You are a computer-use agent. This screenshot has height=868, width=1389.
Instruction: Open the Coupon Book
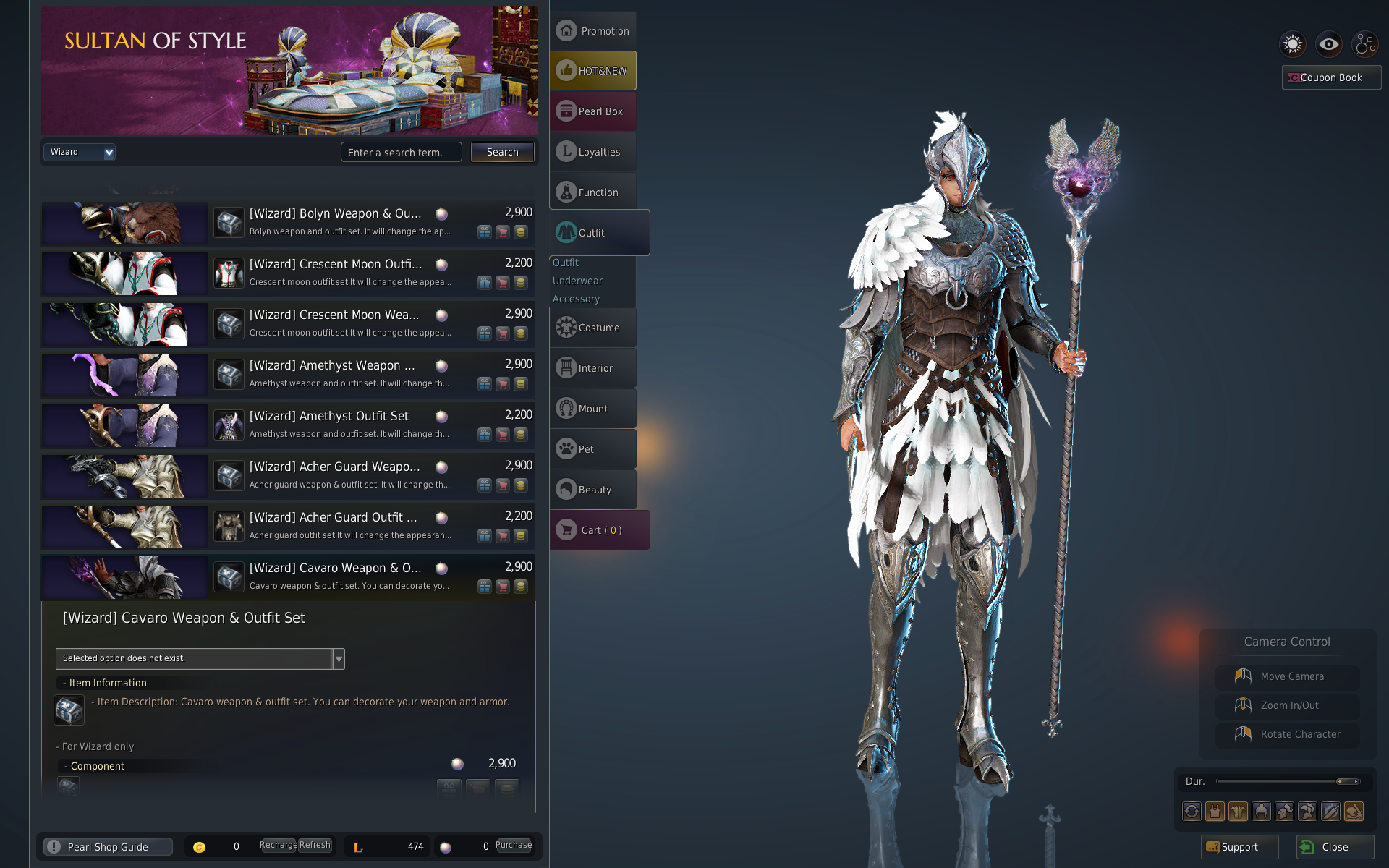pos(1330,77)
